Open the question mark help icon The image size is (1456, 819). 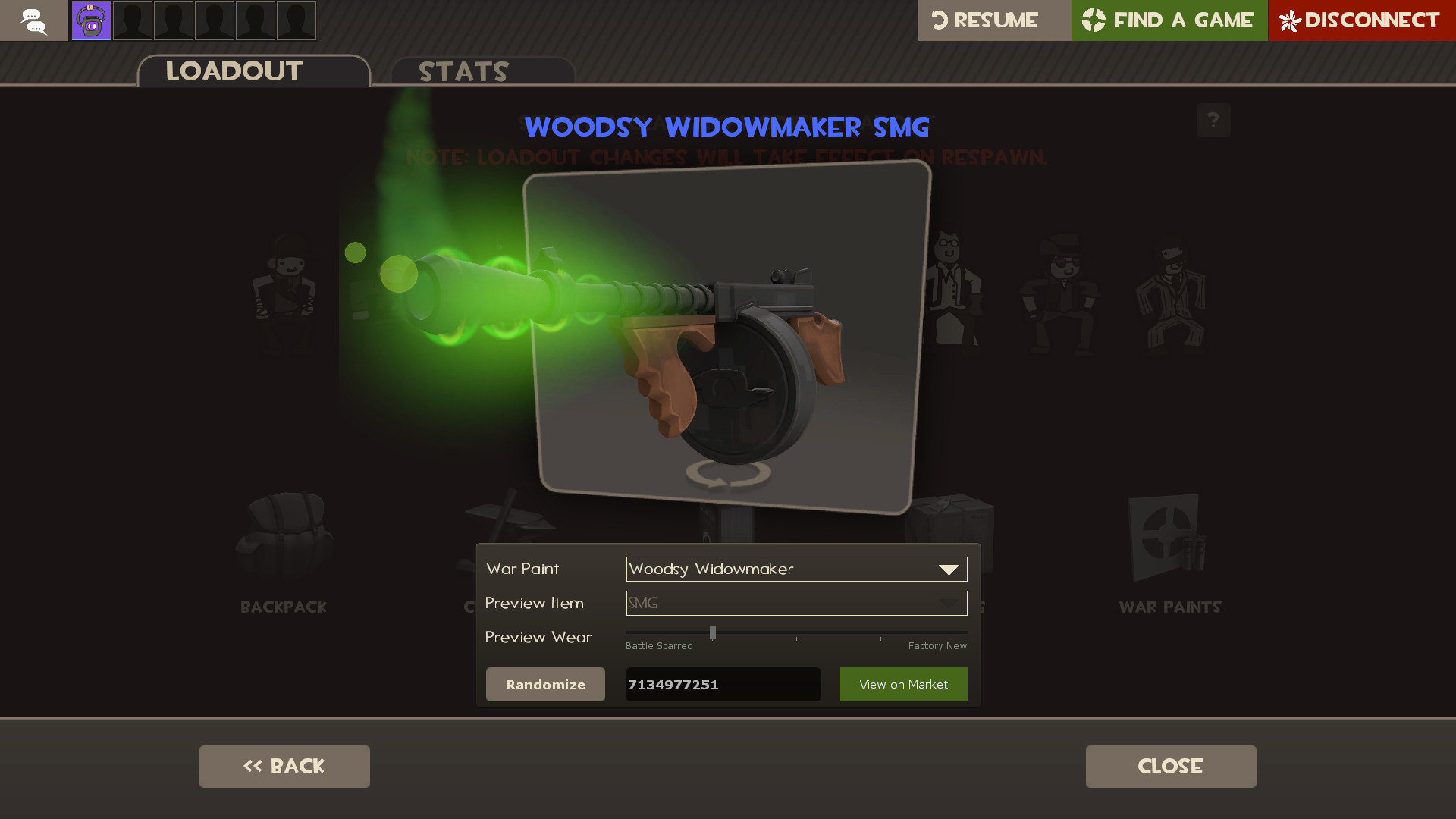pos(1213,120)
